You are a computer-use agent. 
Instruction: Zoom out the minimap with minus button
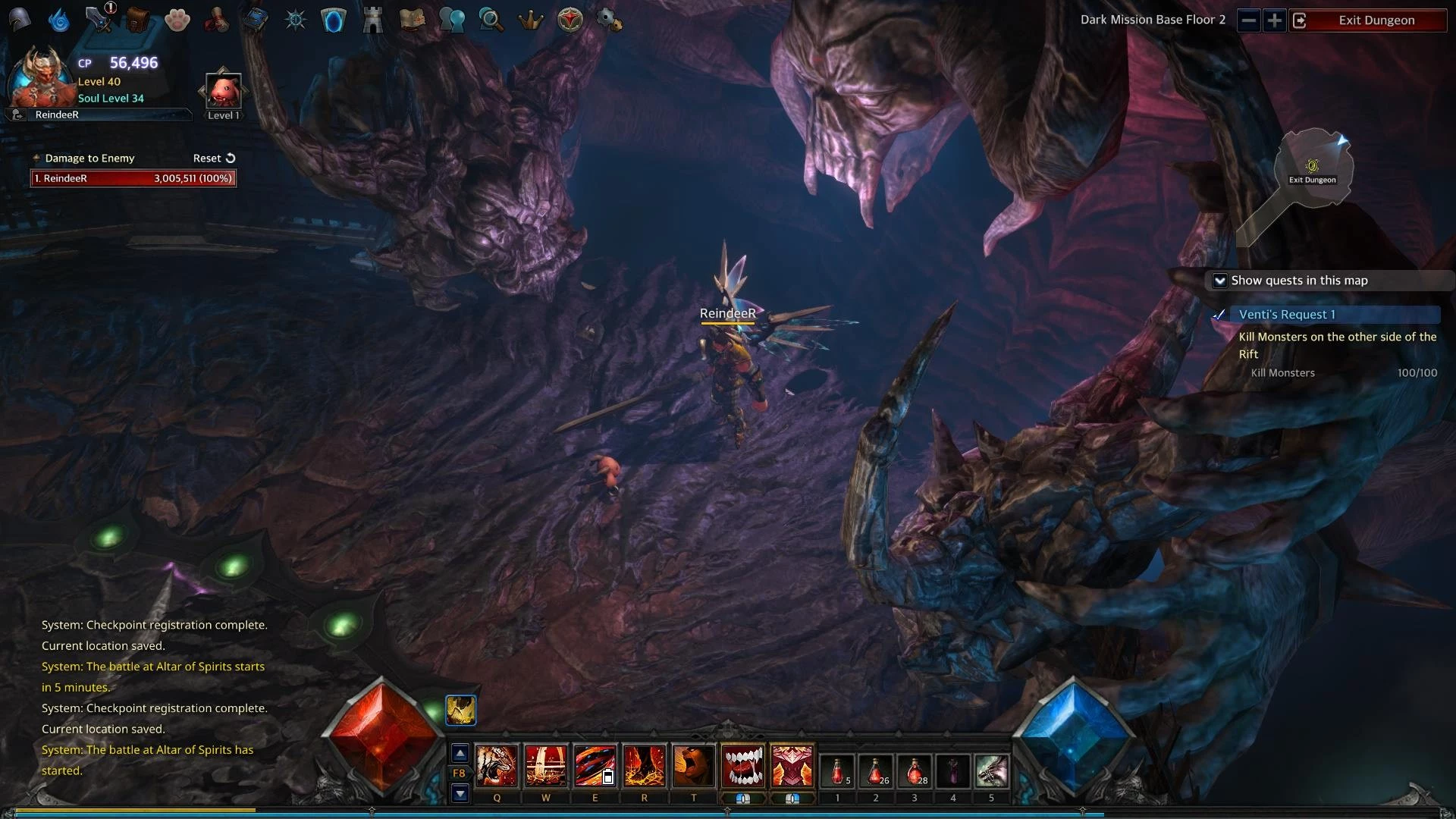(x=1249, y=20)
